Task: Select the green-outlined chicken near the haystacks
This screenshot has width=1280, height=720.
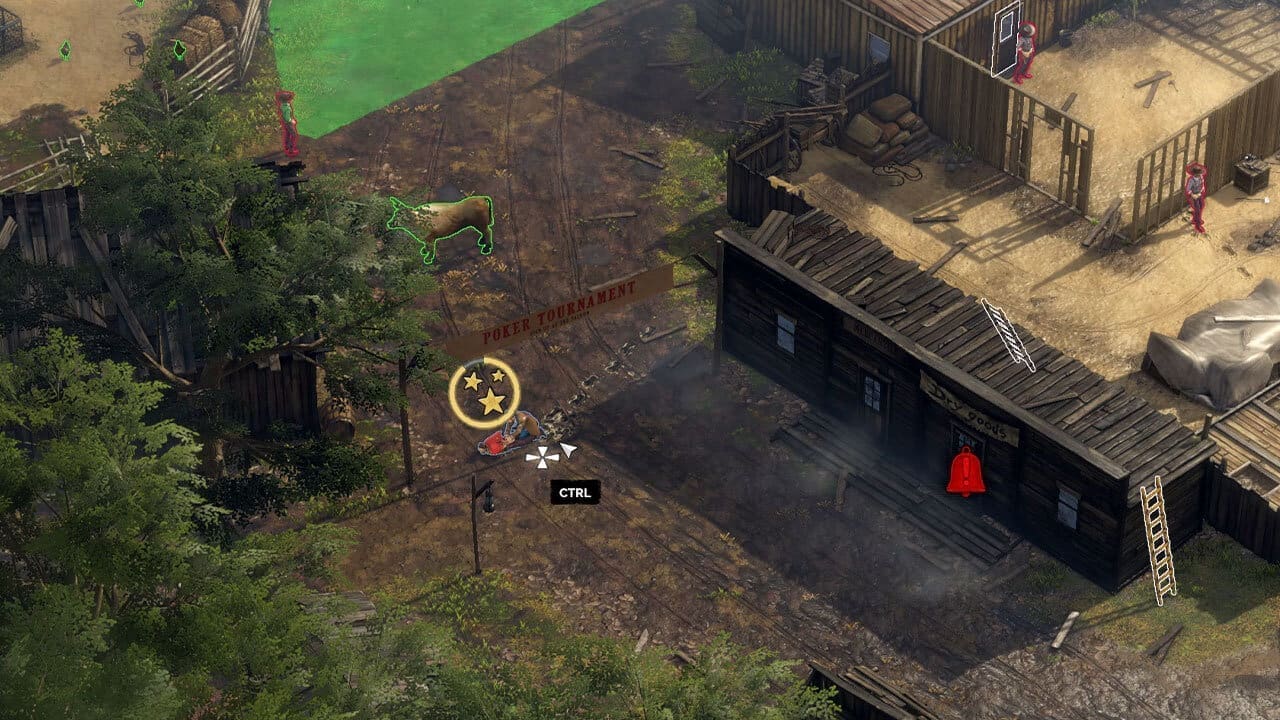Action: pyautogui.click(x=179, y=50)
